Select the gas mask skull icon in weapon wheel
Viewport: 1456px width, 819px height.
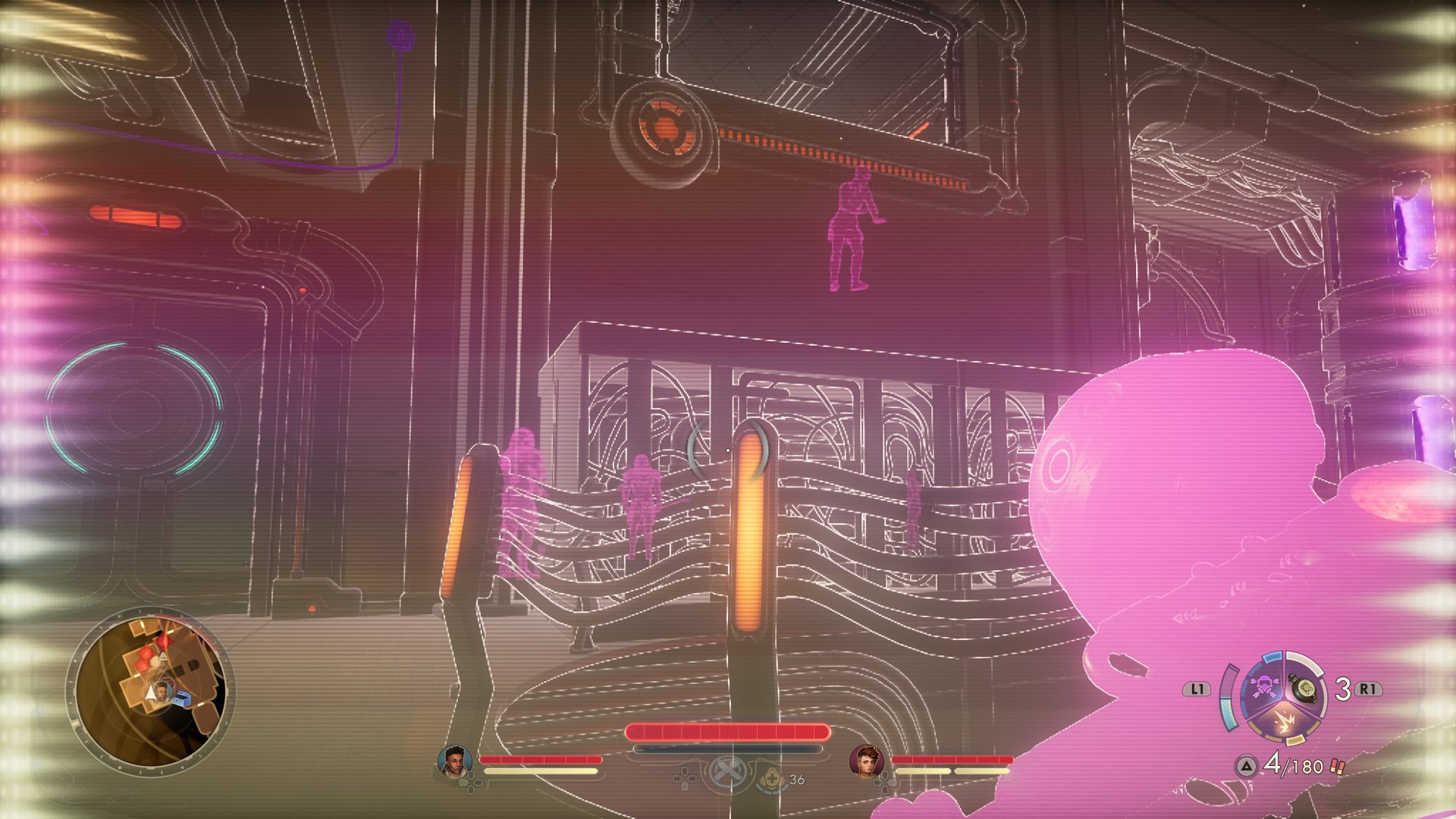coord(1264,686)
